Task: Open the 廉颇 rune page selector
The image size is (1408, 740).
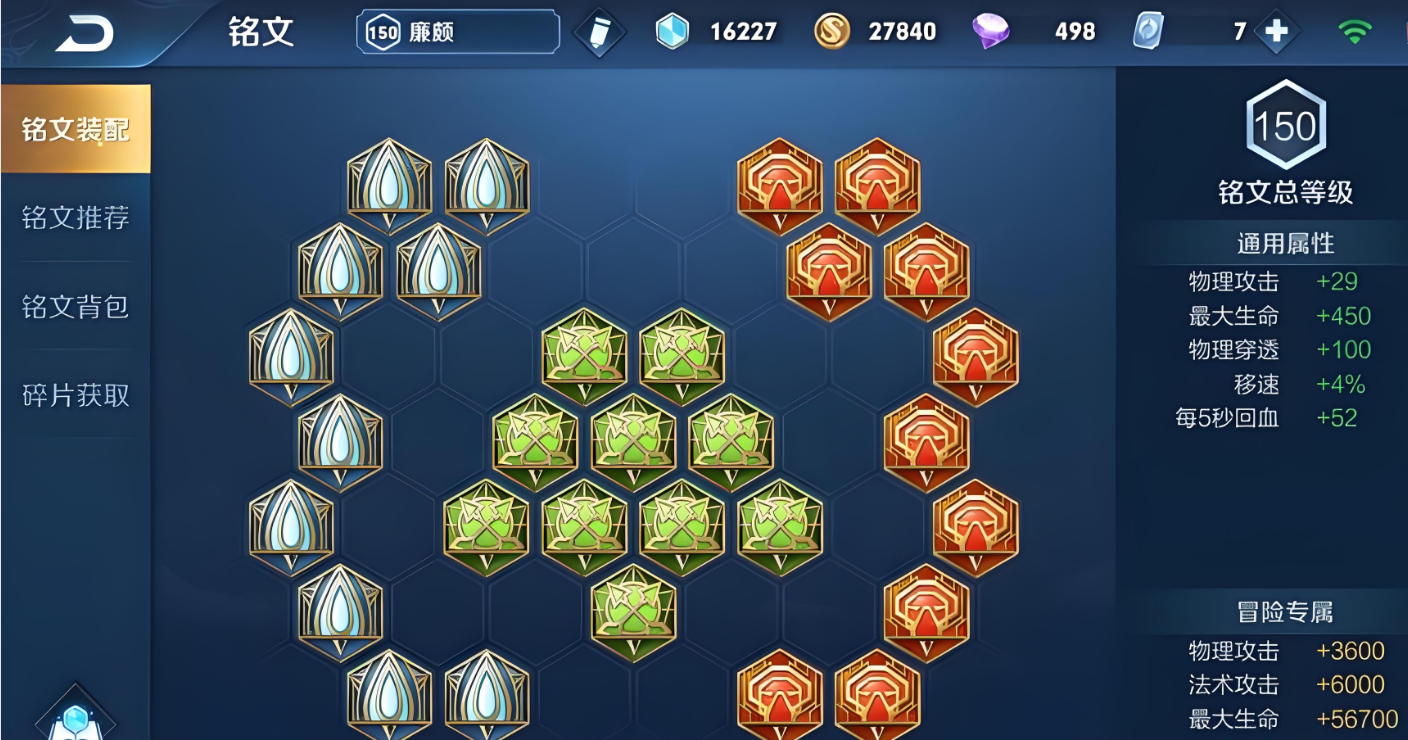Action: [x=458, y=32]
